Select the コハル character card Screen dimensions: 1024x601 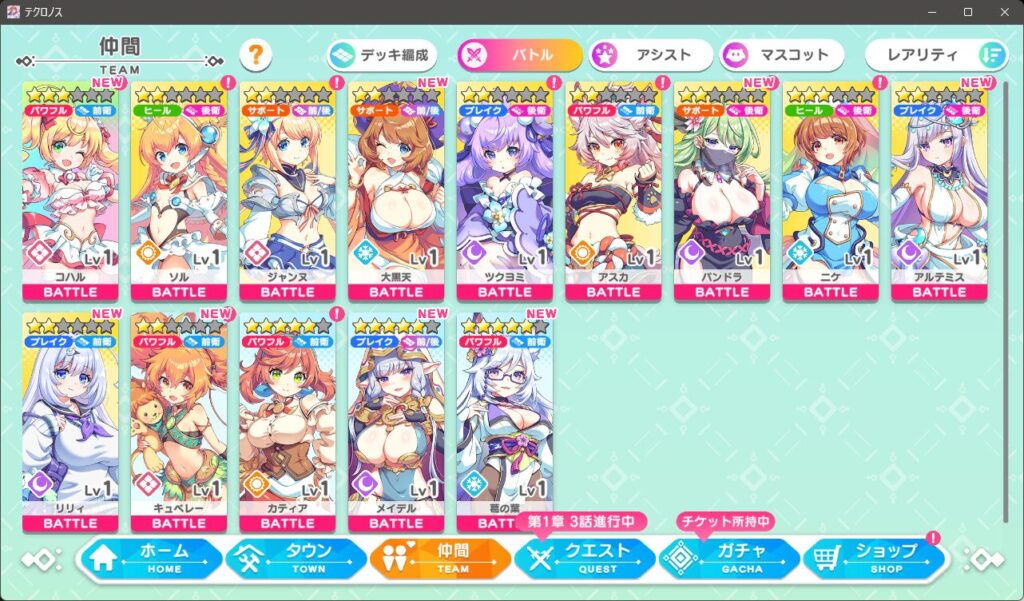click(x=70, y=190)
